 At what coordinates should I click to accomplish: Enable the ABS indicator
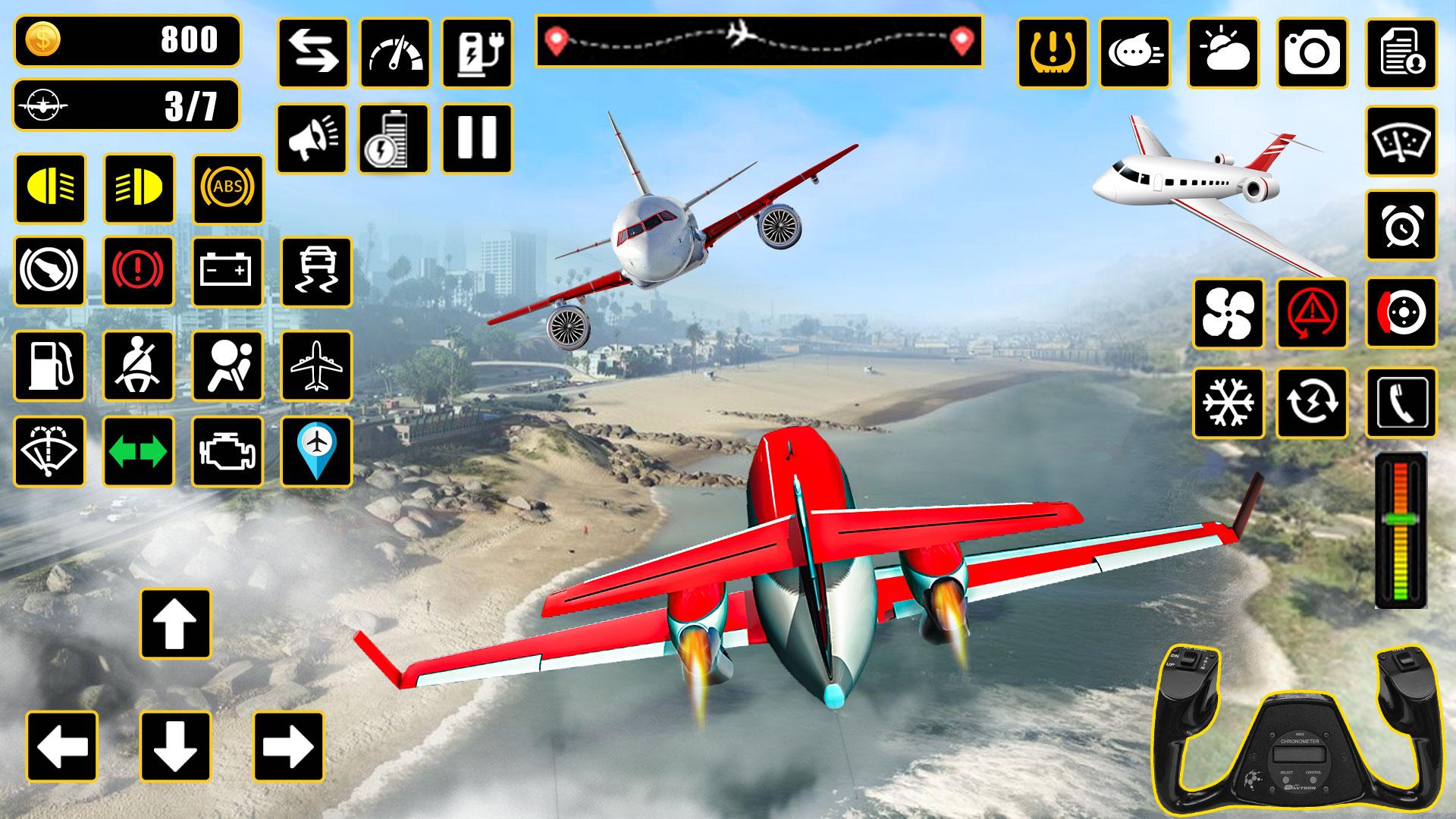pyautogui.click(x=227, y=188)
